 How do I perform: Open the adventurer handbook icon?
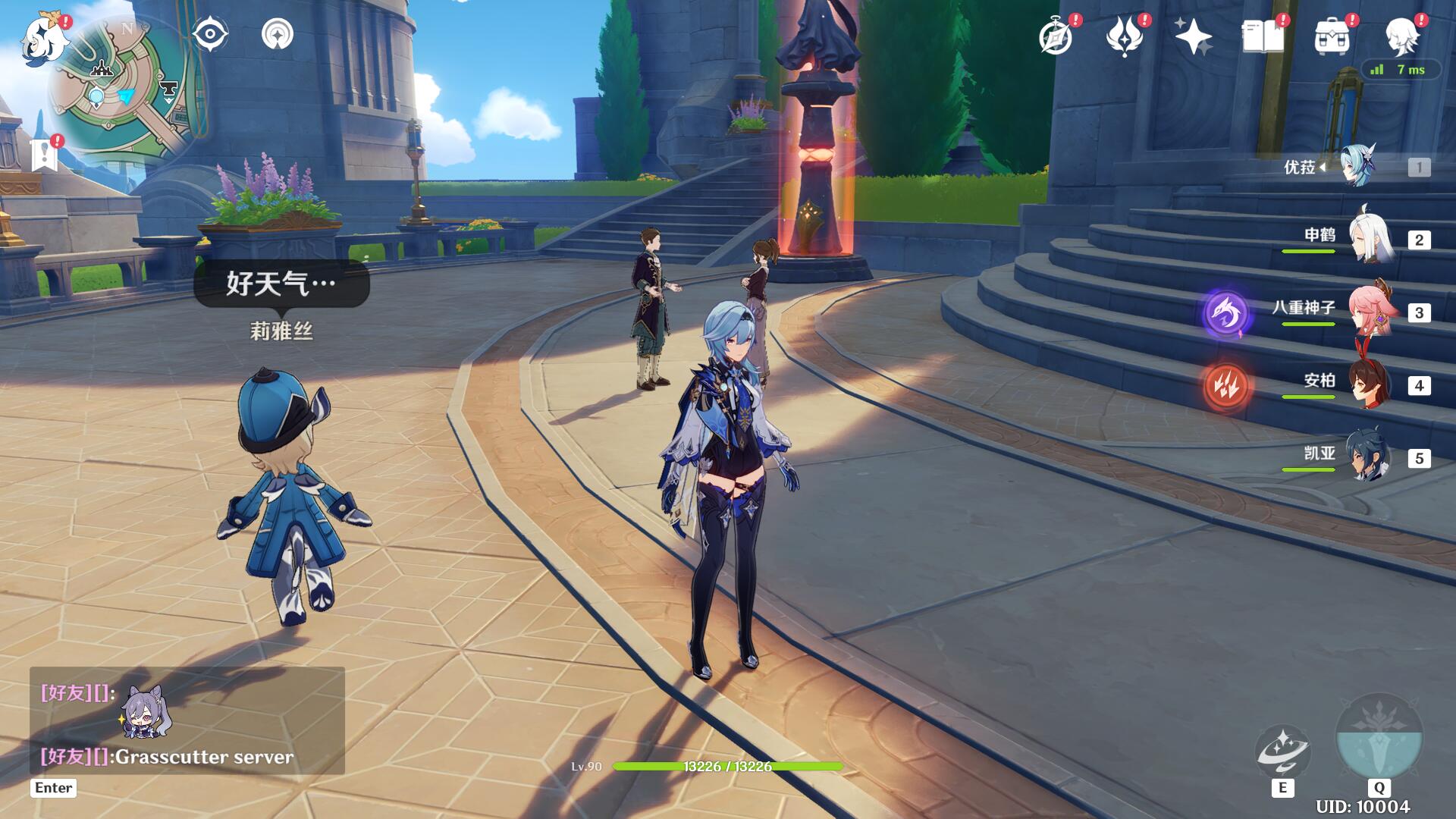click(1263, 36)
